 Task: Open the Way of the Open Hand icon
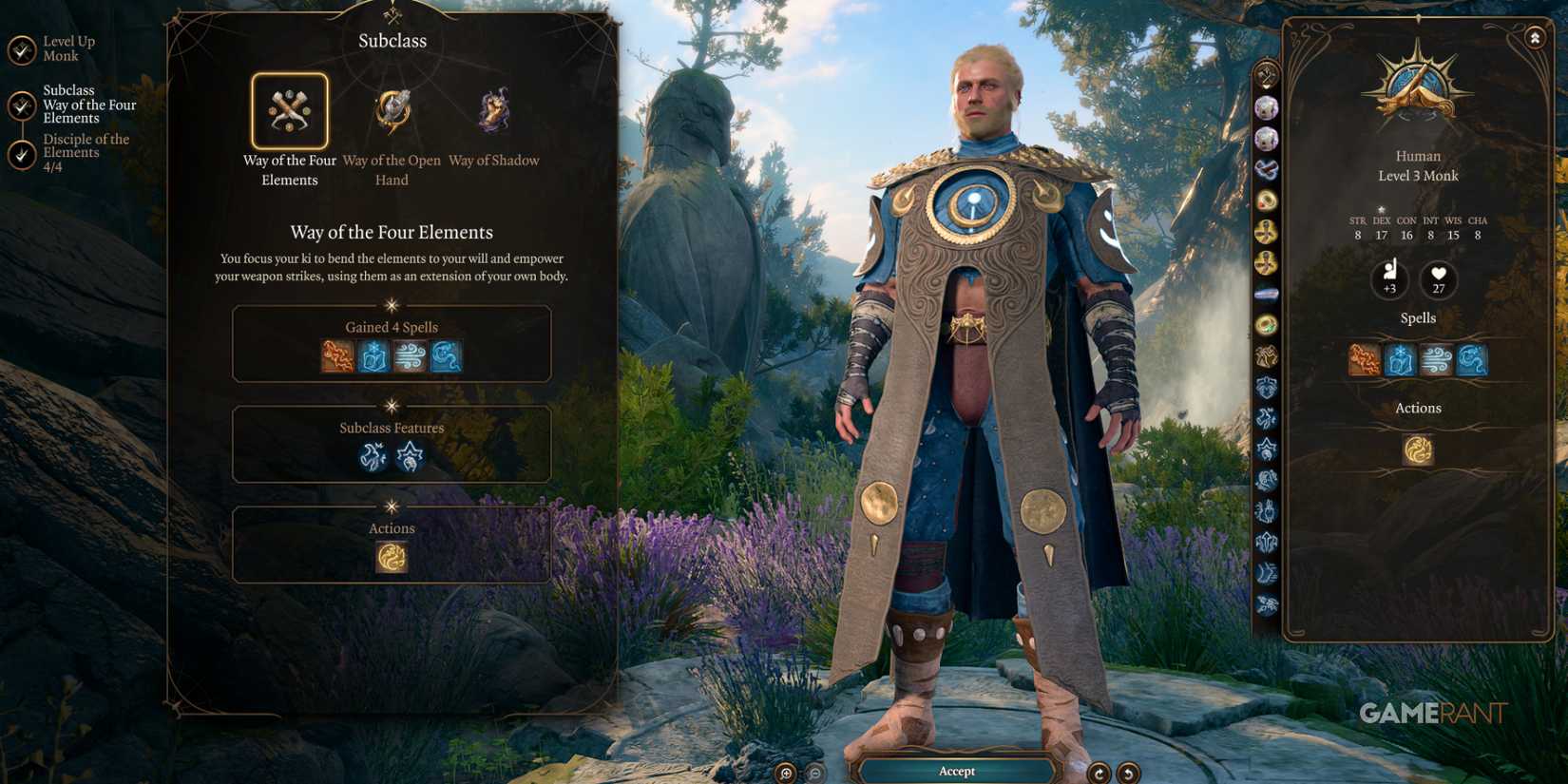point(392,111)
